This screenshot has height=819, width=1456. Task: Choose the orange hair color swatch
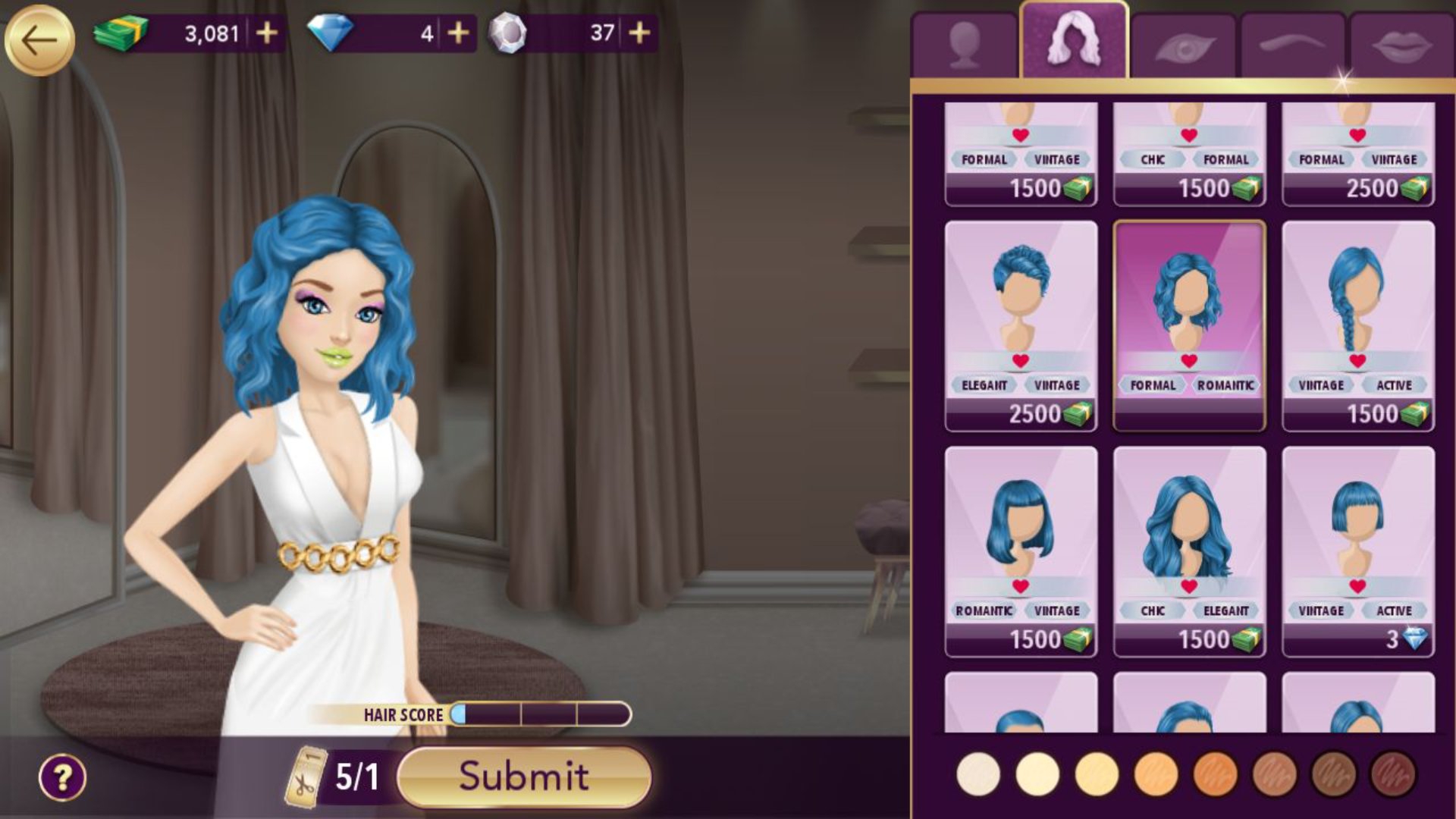pos(1215,775)
